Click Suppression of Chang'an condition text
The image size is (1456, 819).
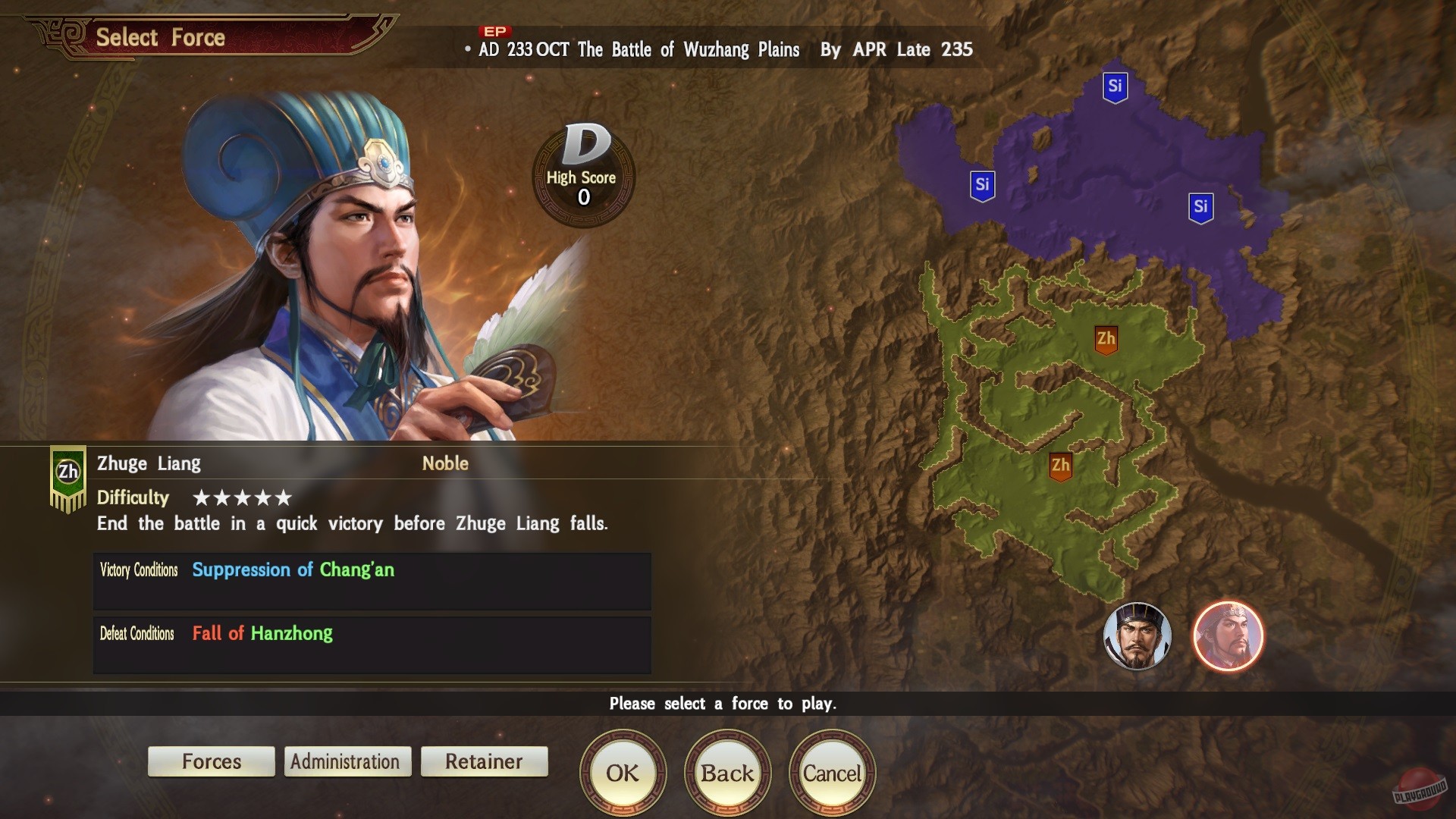(x=292, y=570)
